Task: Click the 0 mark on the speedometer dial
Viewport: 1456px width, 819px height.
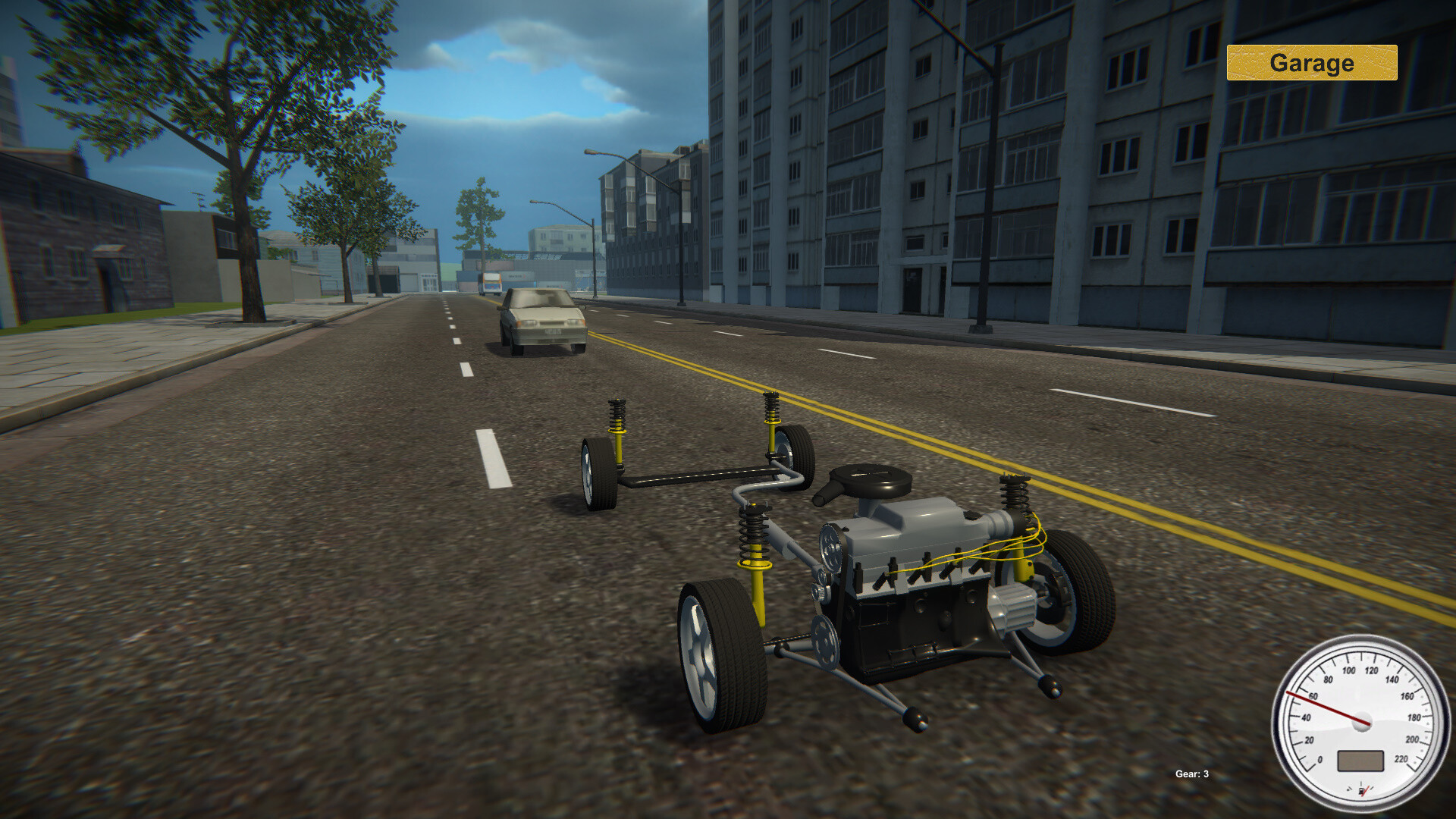Action: 1320,760
